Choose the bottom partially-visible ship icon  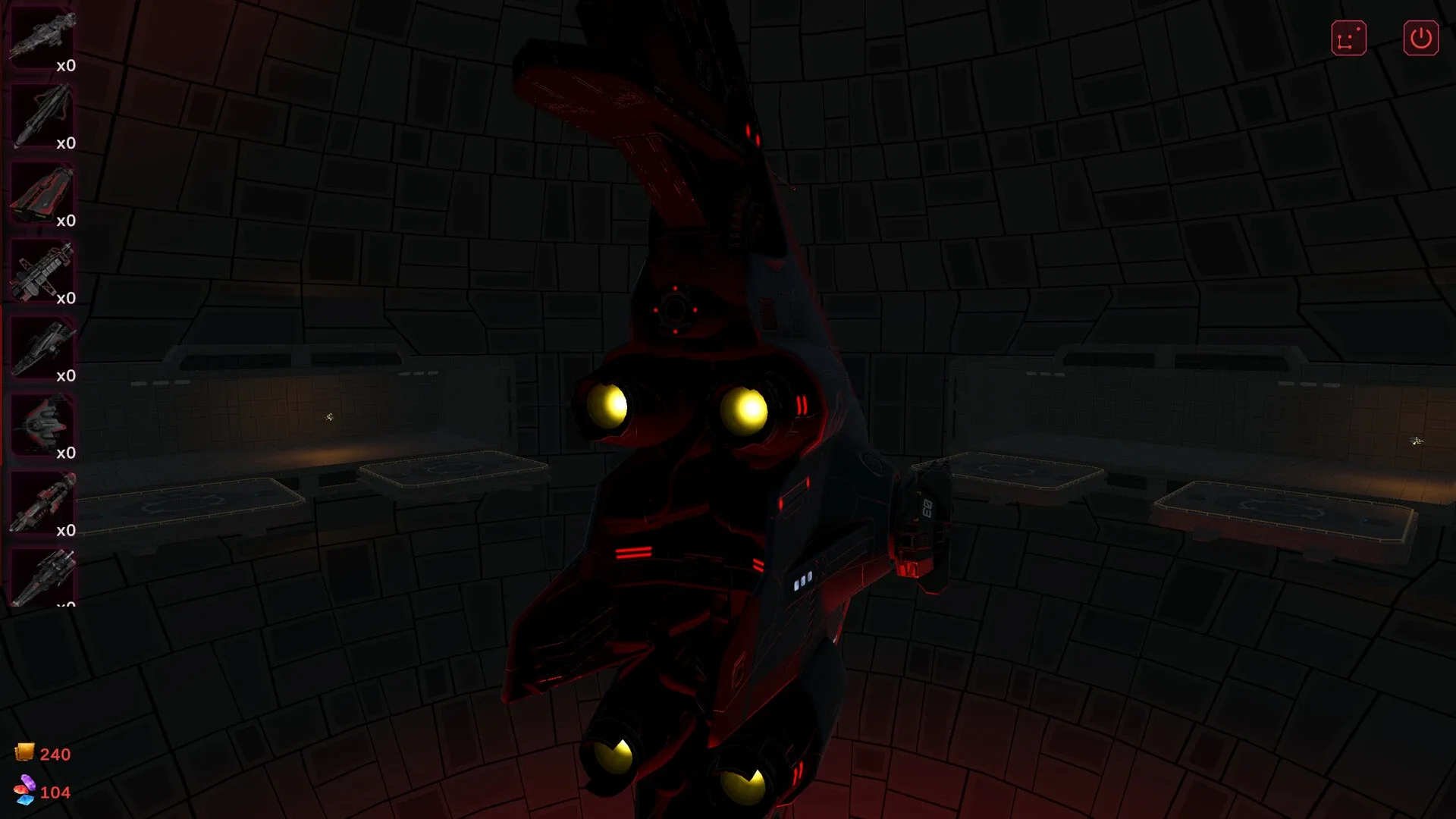coord(42,580)
